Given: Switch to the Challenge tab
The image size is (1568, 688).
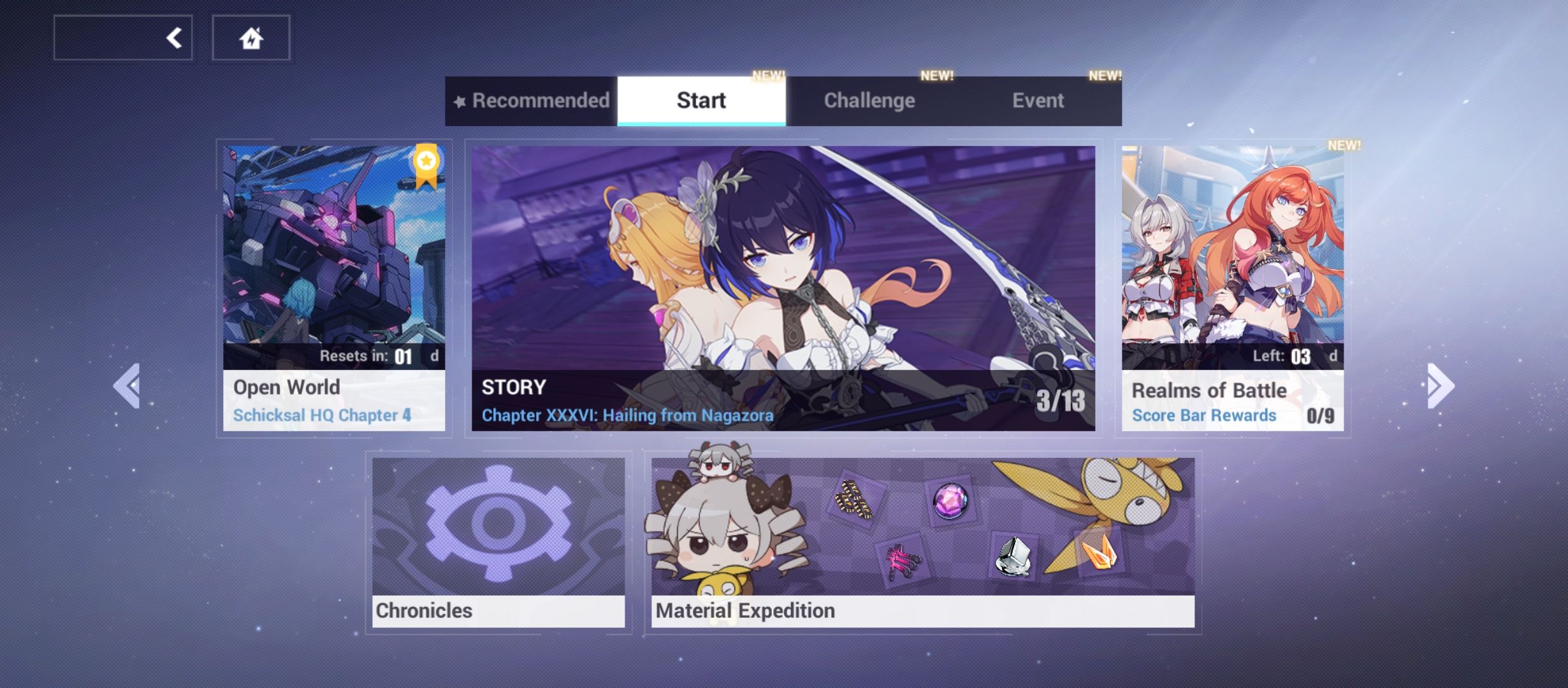Looking at the screenshot, I should click(869, 100).
